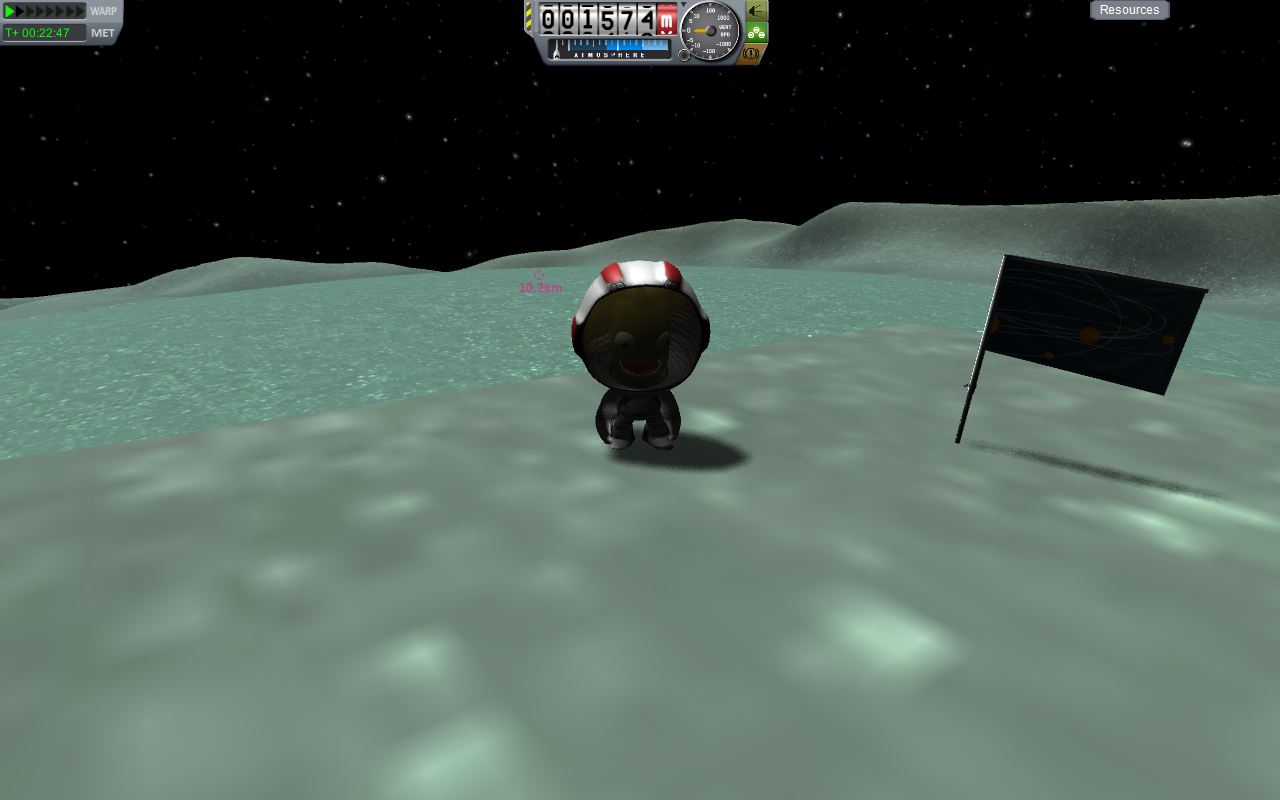Toggle the green jetpack RCS button
The height and width of the screenshot is (800, 1280).
point(756,32)
